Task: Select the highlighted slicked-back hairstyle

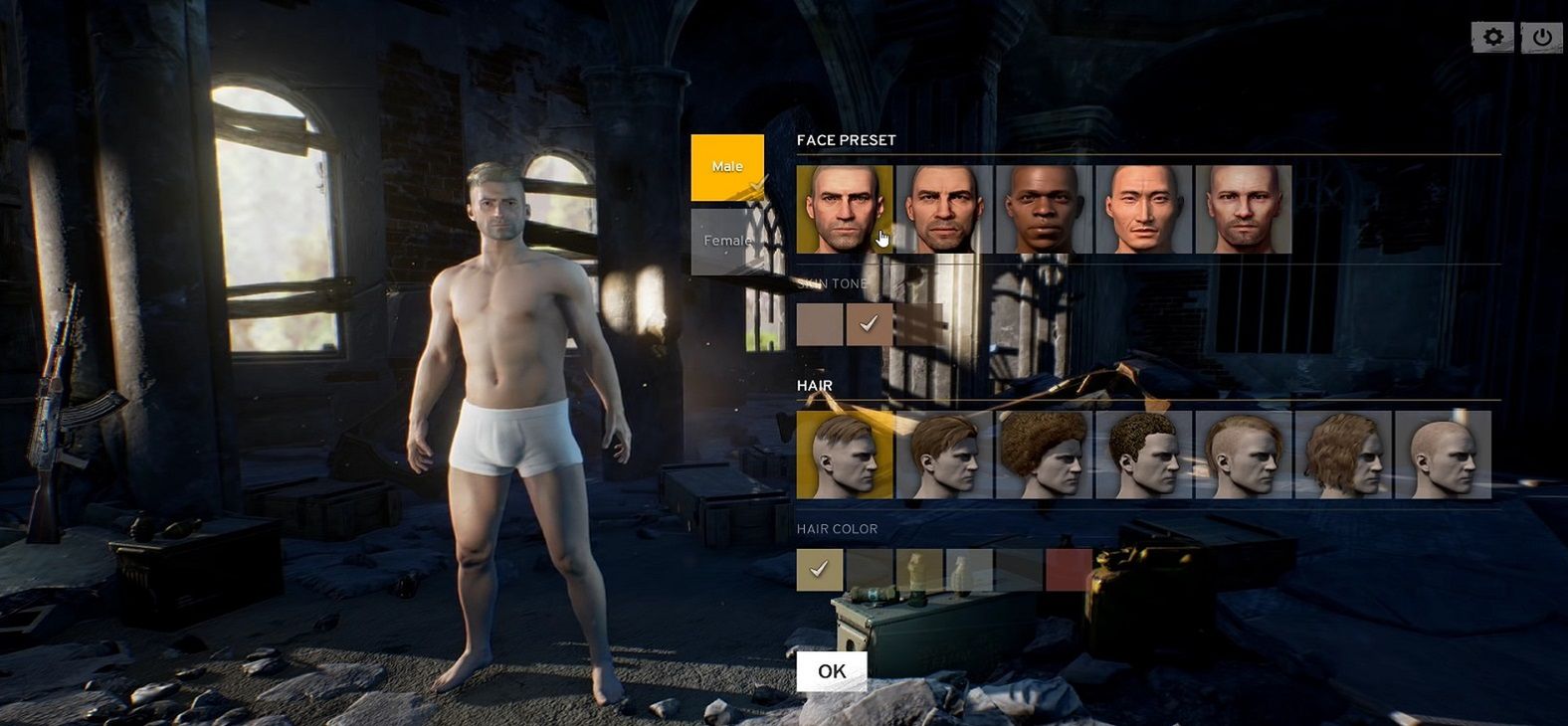Action: point(845,454)
